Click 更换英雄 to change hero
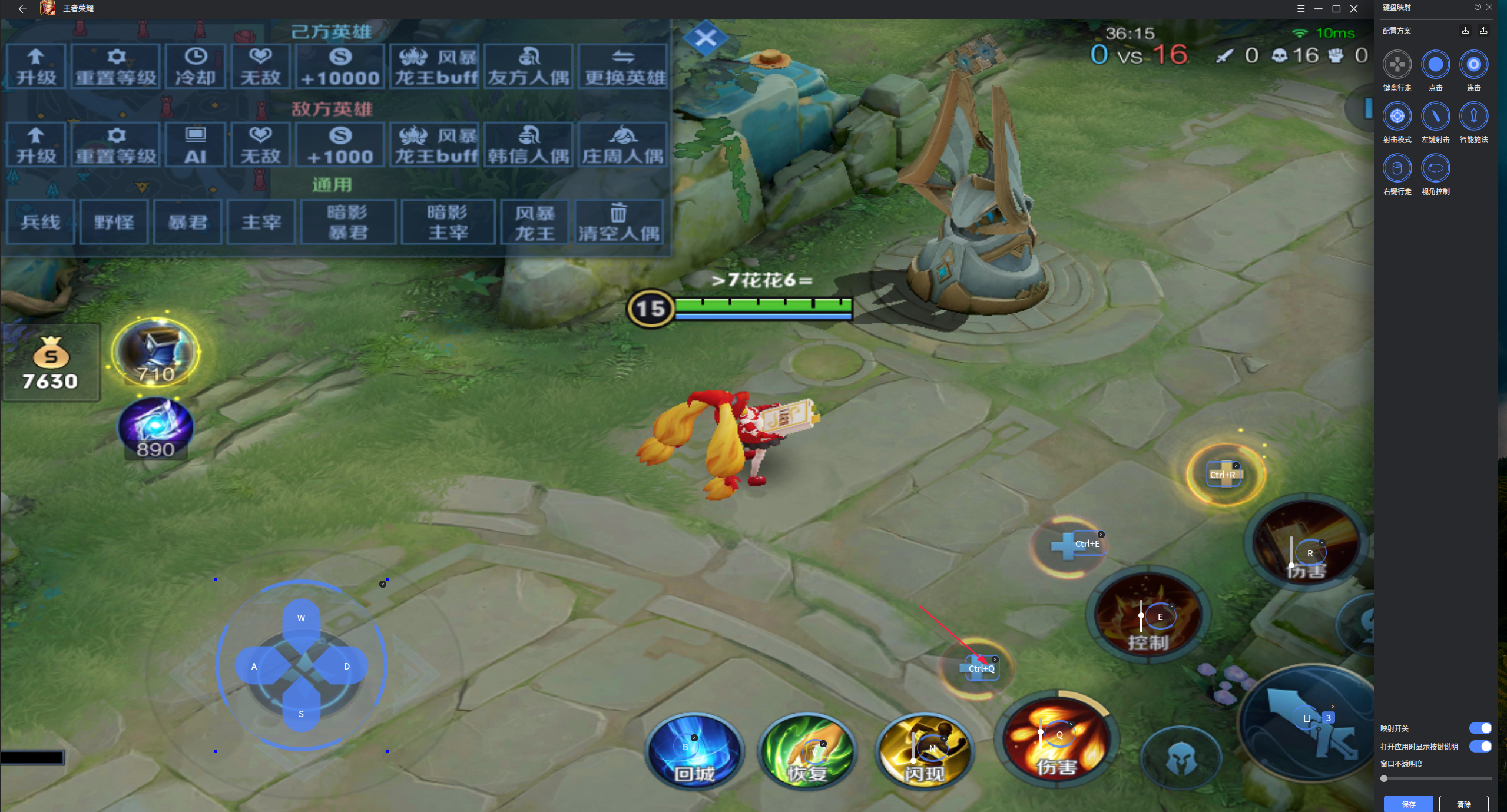This screenshot has width=1507, height=812. [x=623, y=67]
